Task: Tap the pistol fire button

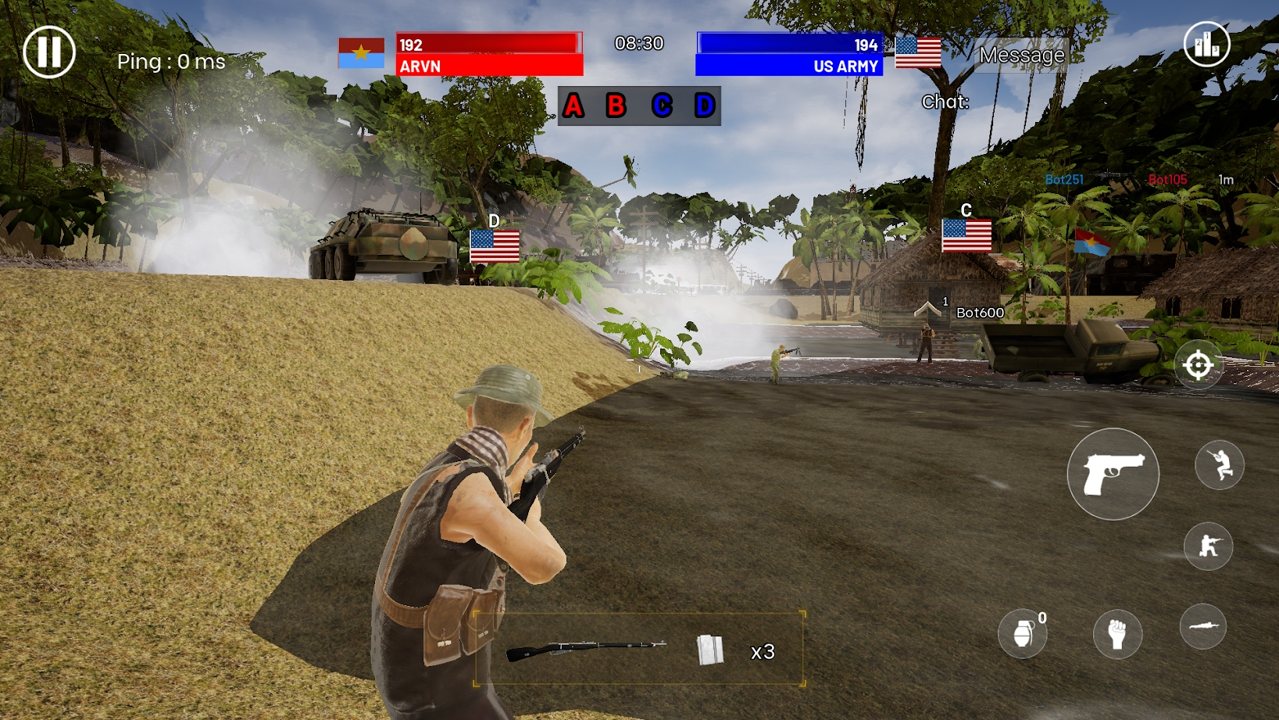Action: point(1112,474)
